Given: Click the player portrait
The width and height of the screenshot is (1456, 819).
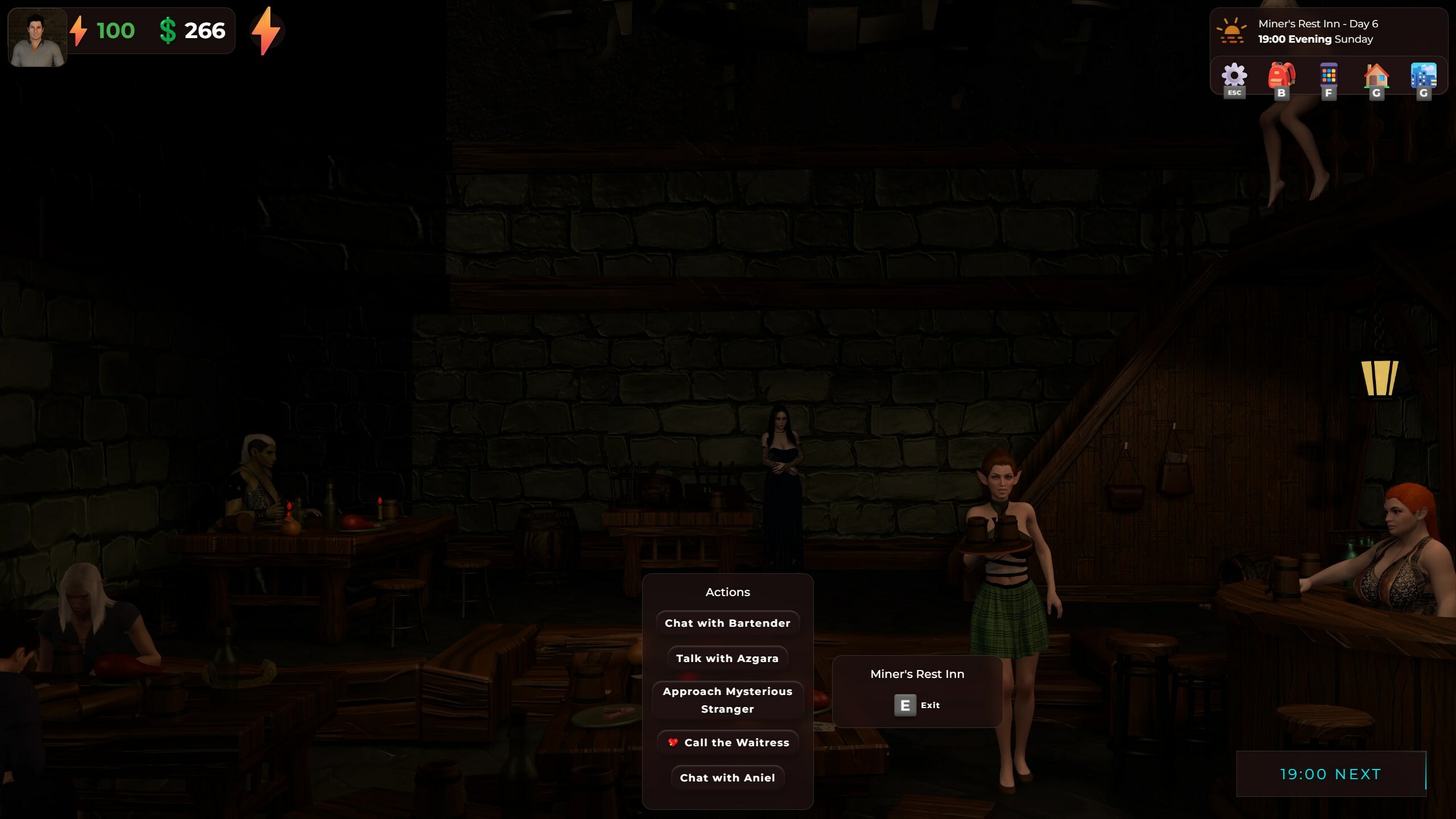Looking at the screenshot, I should (38, 38).
